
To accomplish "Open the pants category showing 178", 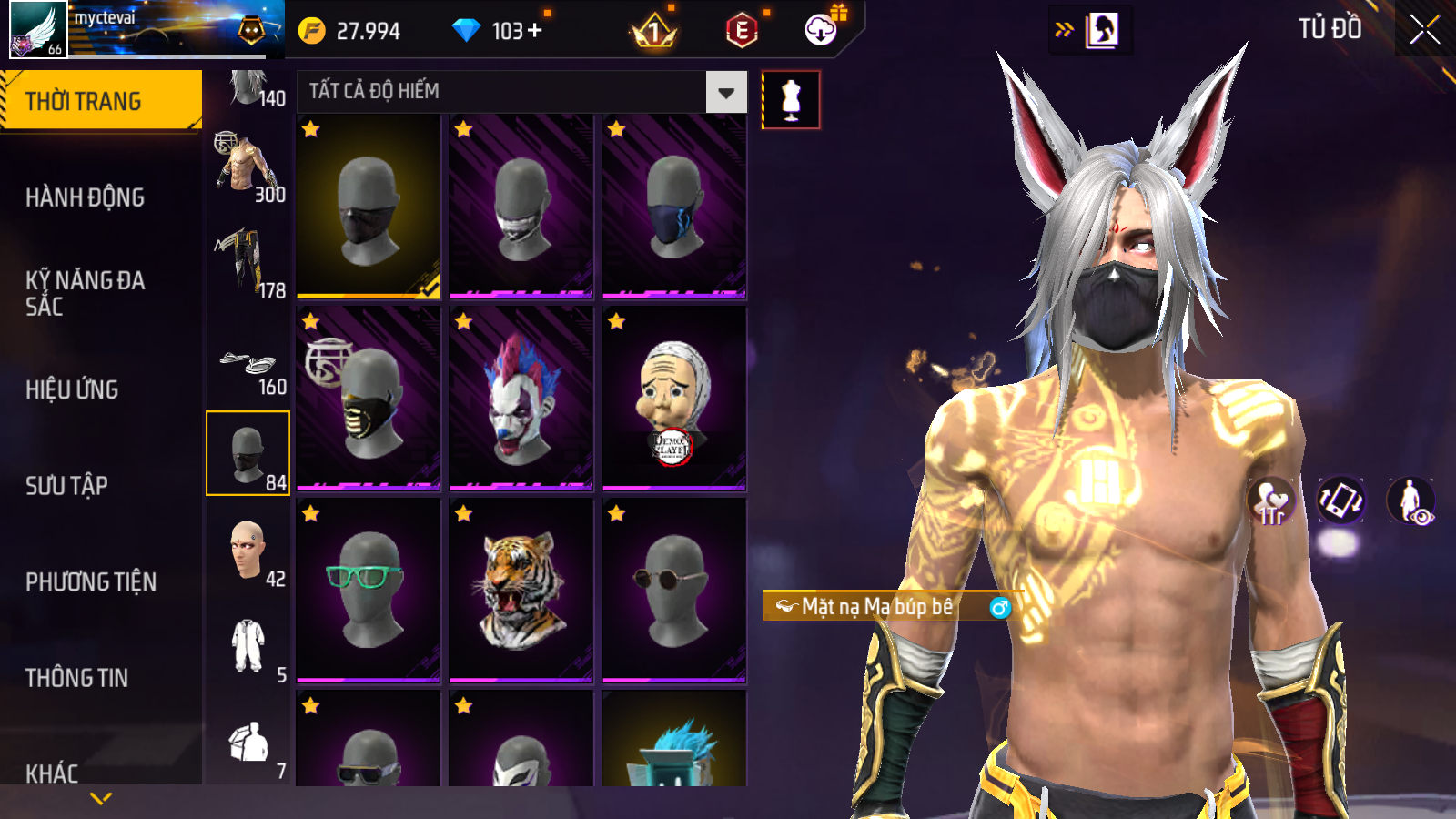I will point(248,263).
